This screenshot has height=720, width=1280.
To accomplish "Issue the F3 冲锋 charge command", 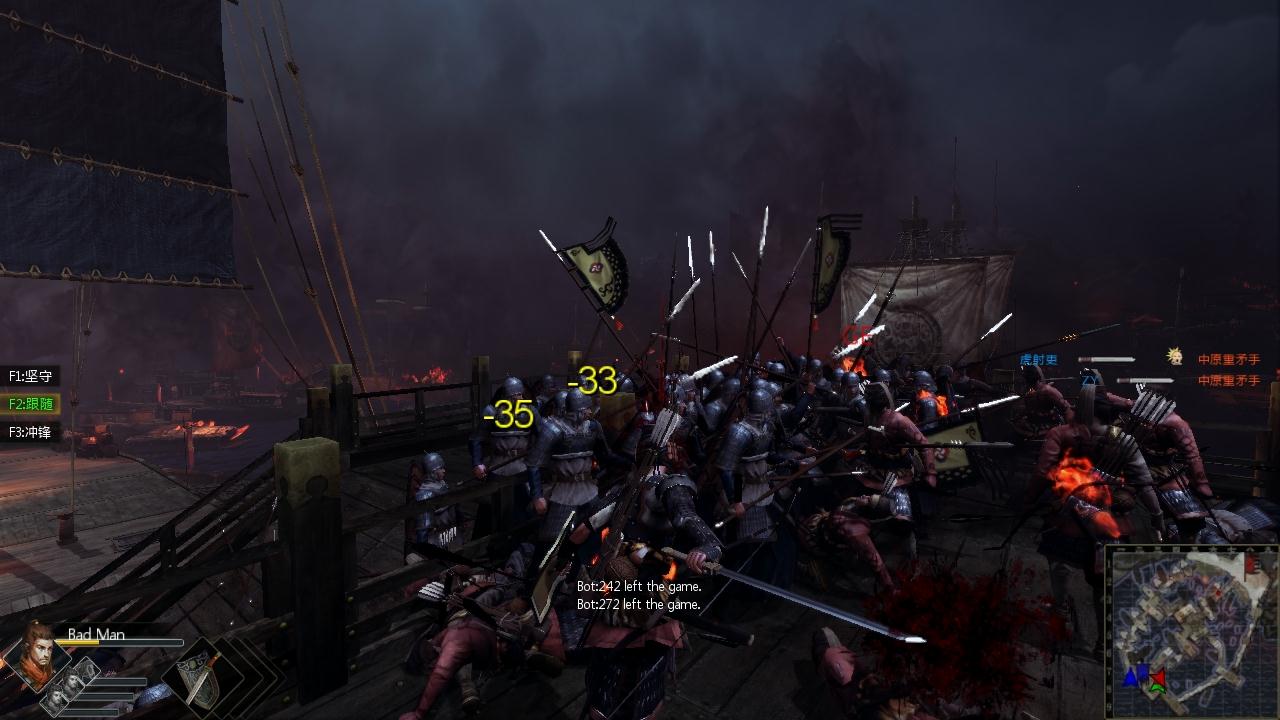I will (x=30, y=432).
